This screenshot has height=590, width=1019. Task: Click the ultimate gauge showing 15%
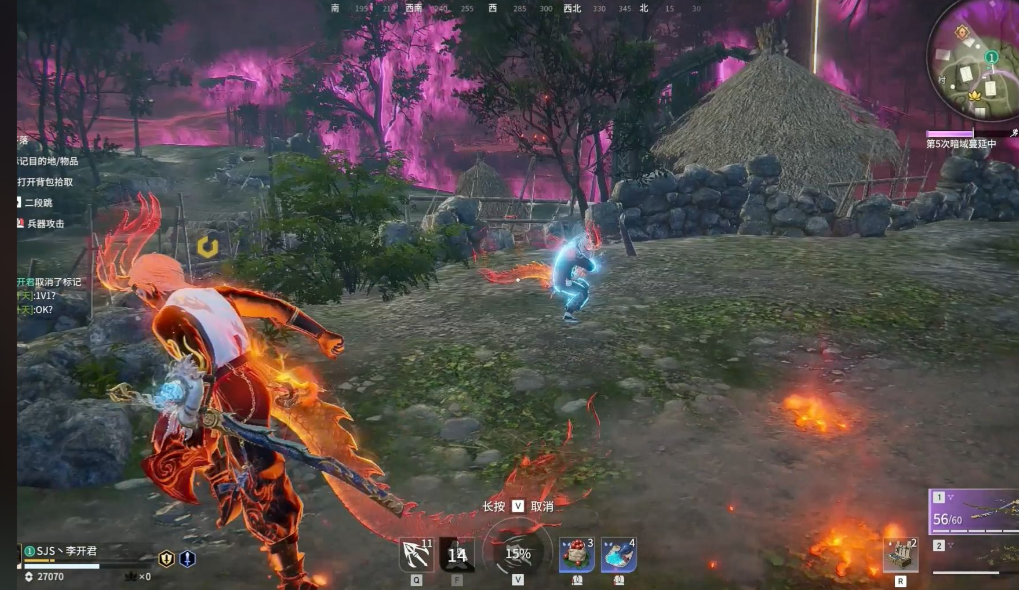[517, 553]
